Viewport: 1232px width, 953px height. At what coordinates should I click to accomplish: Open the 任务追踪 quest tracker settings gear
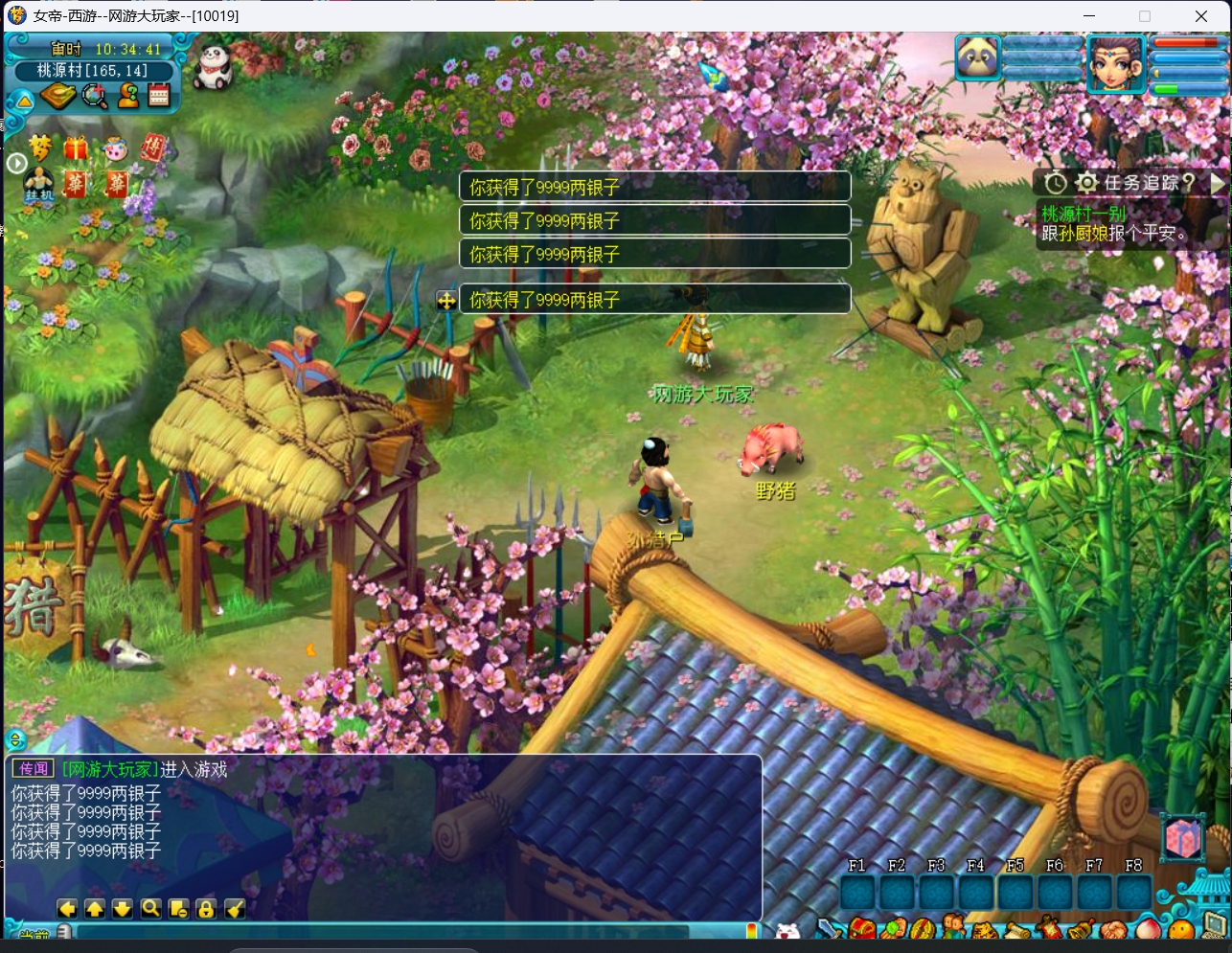1086,182
